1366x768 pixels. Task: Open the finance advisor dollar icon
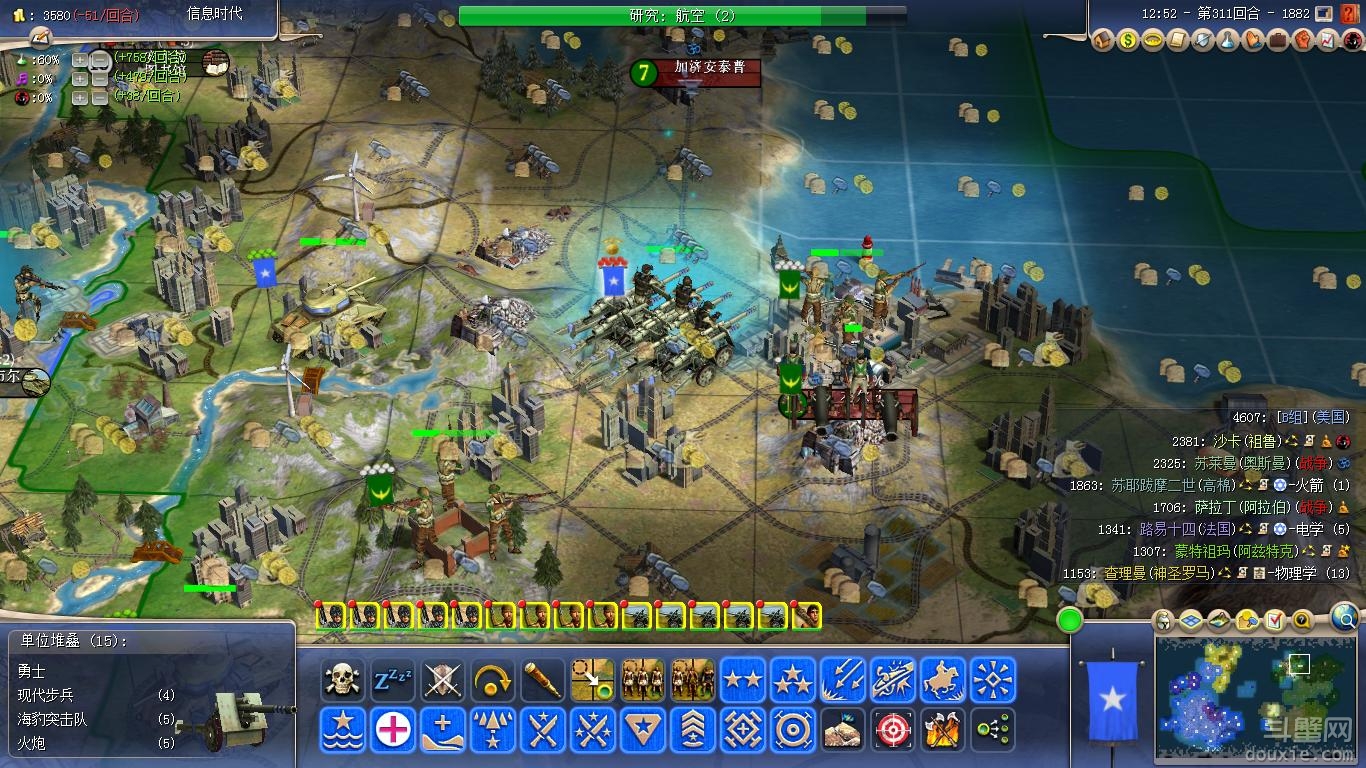click(1128, 41)
